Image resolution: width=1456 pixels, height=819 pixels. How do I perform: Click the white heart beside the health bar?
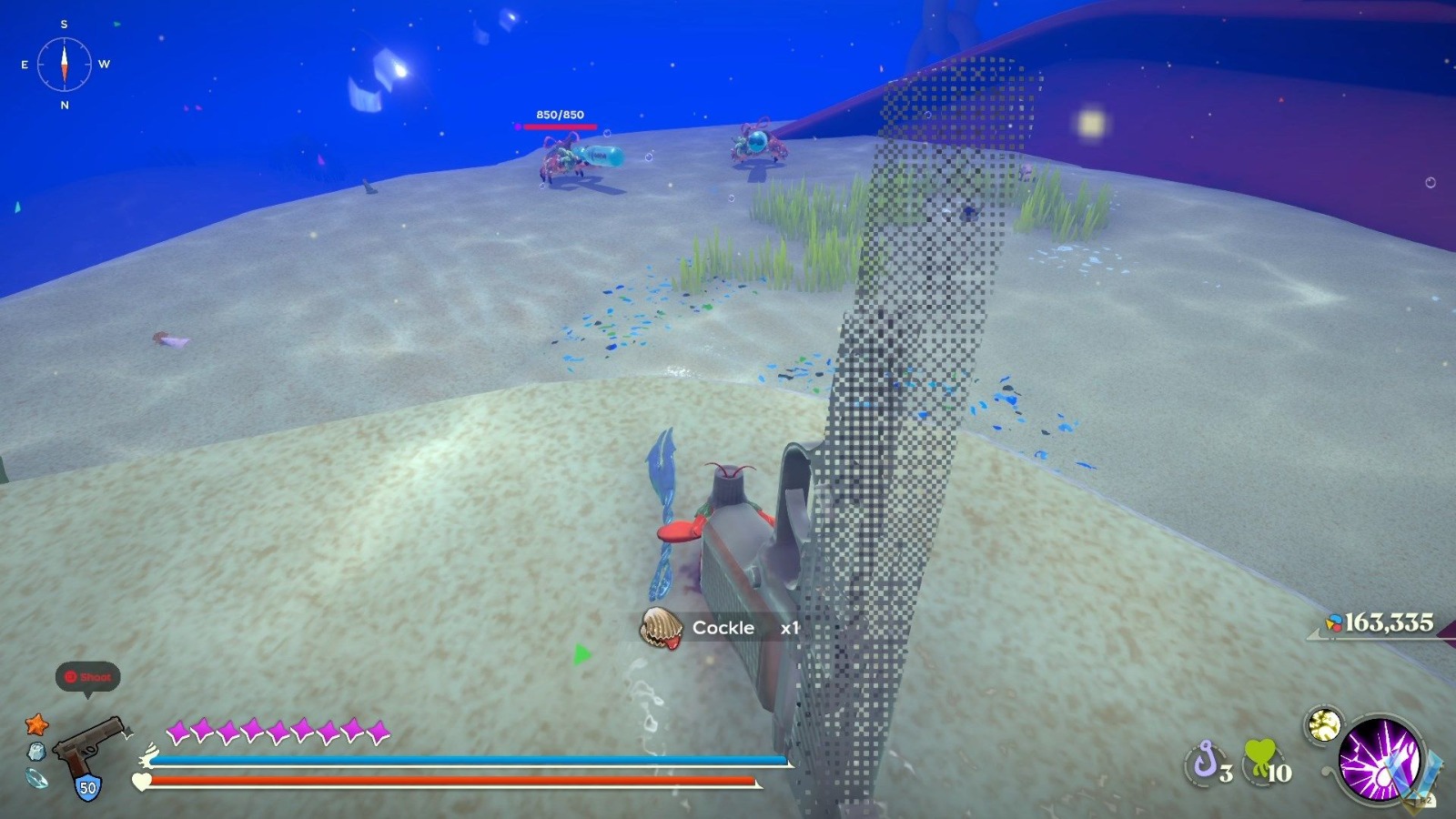[x=141, y=781]
